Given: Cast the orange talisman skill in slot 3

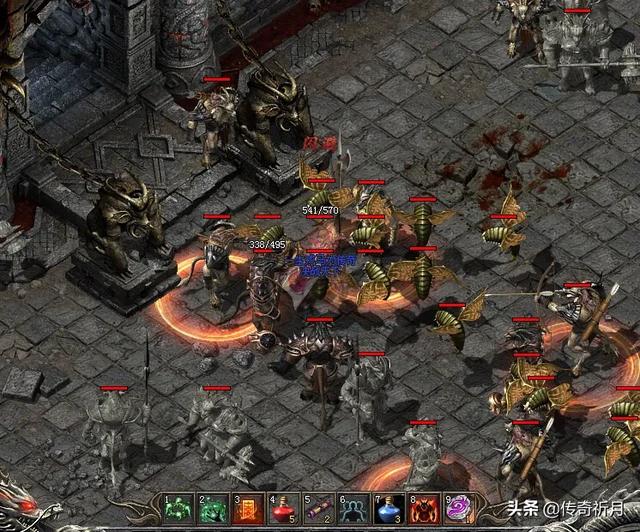Looking at the screenshot, I should click(x=248, y=509).
